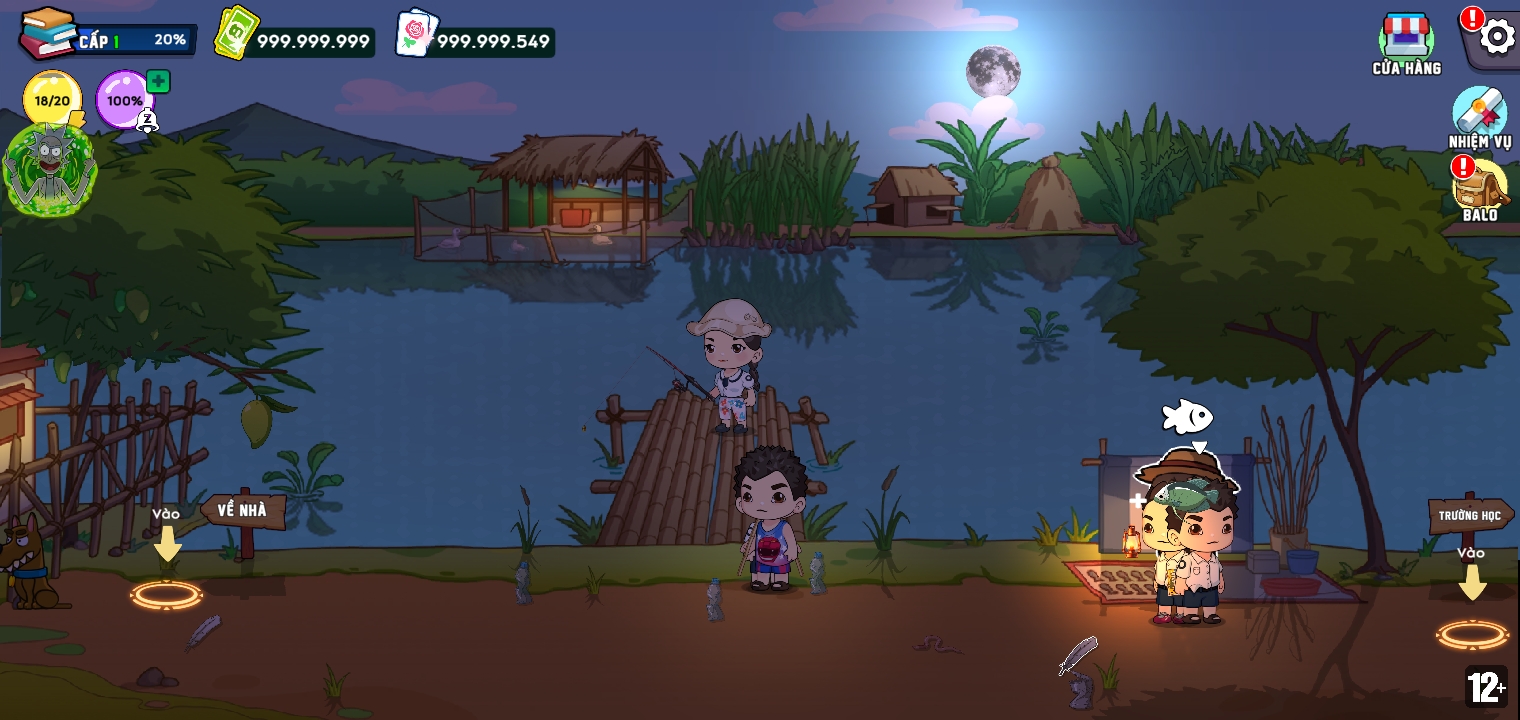Screen dimensions: 1520x720
Task: Open the level book icon
Action: click(x=47, y=33)
